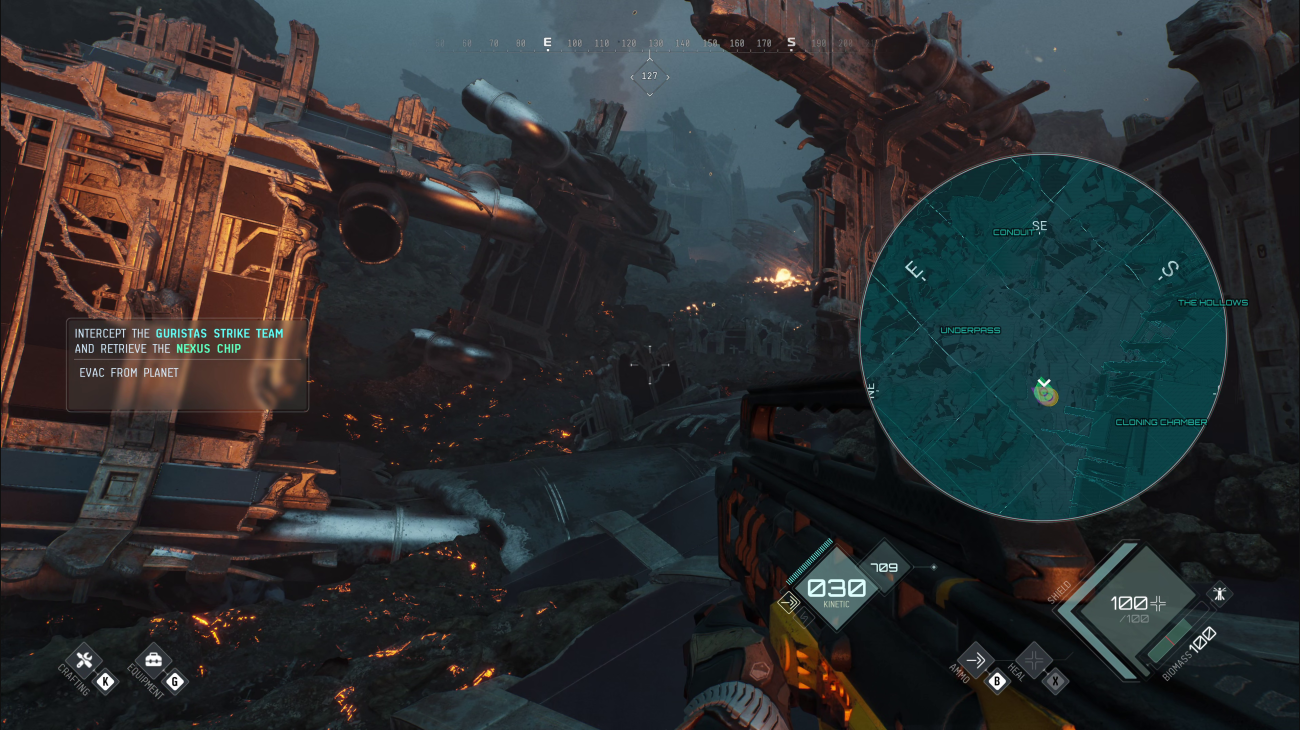
Task: Click the character suit status icon beside health
Action: (x=1220, y=593)
